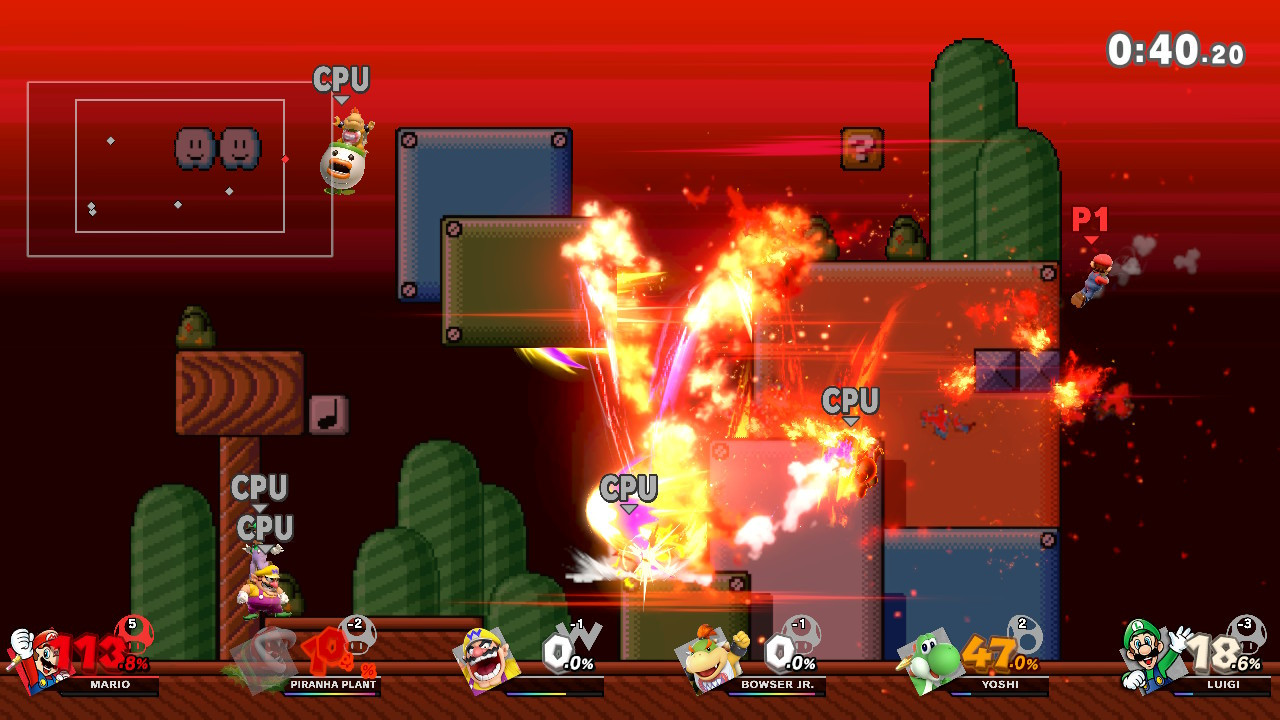Expand the minimap in the top-left corner
Image resolution: width=1280 pixels, height=720 pixels.
pos(180,170)
